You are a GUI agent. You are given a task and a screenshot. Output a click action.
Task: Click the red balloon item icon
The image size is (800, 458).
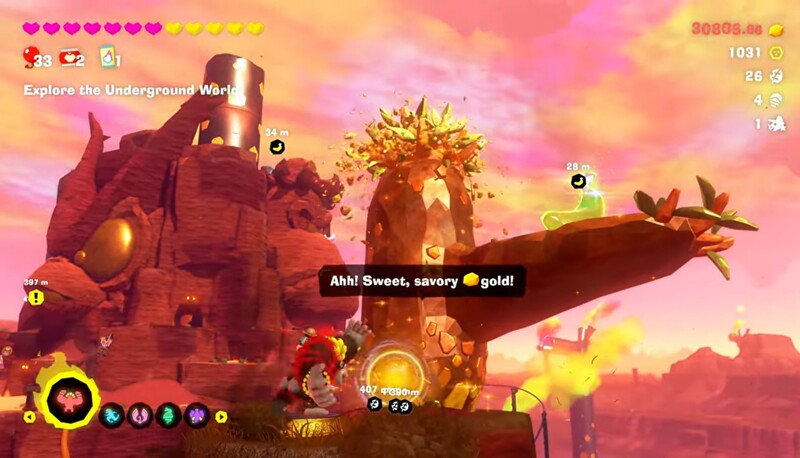pyautogui.click(x=30, y=58)
